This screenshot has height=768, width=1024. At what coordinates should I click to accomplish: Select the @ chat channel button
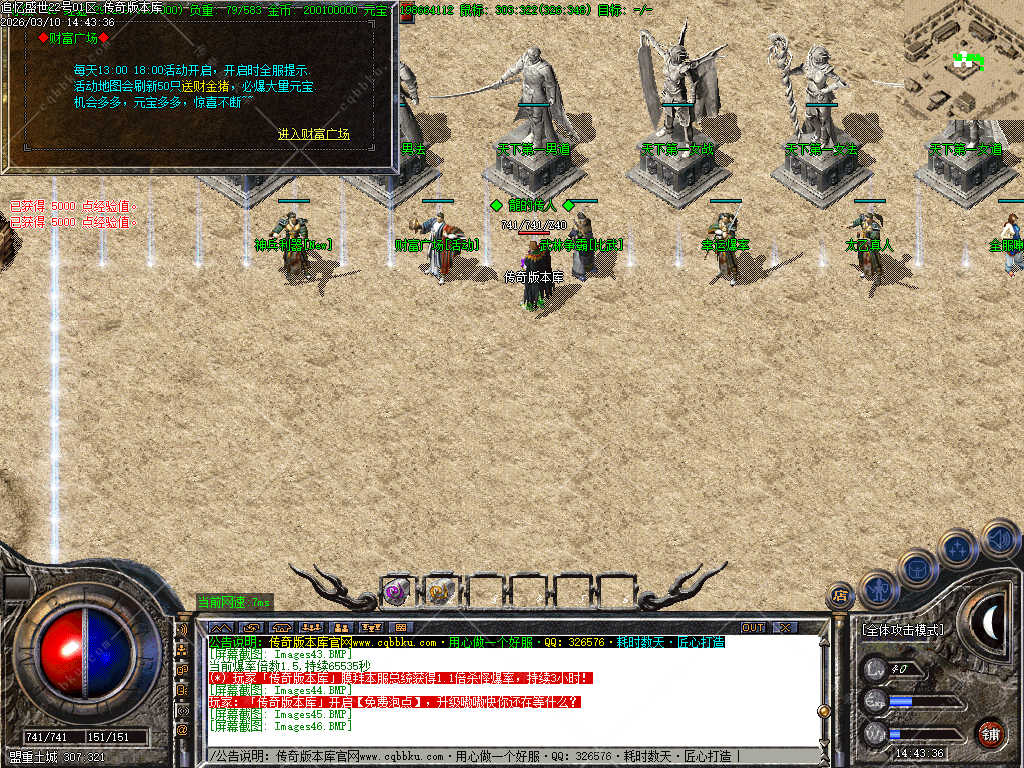coord(183,730)
